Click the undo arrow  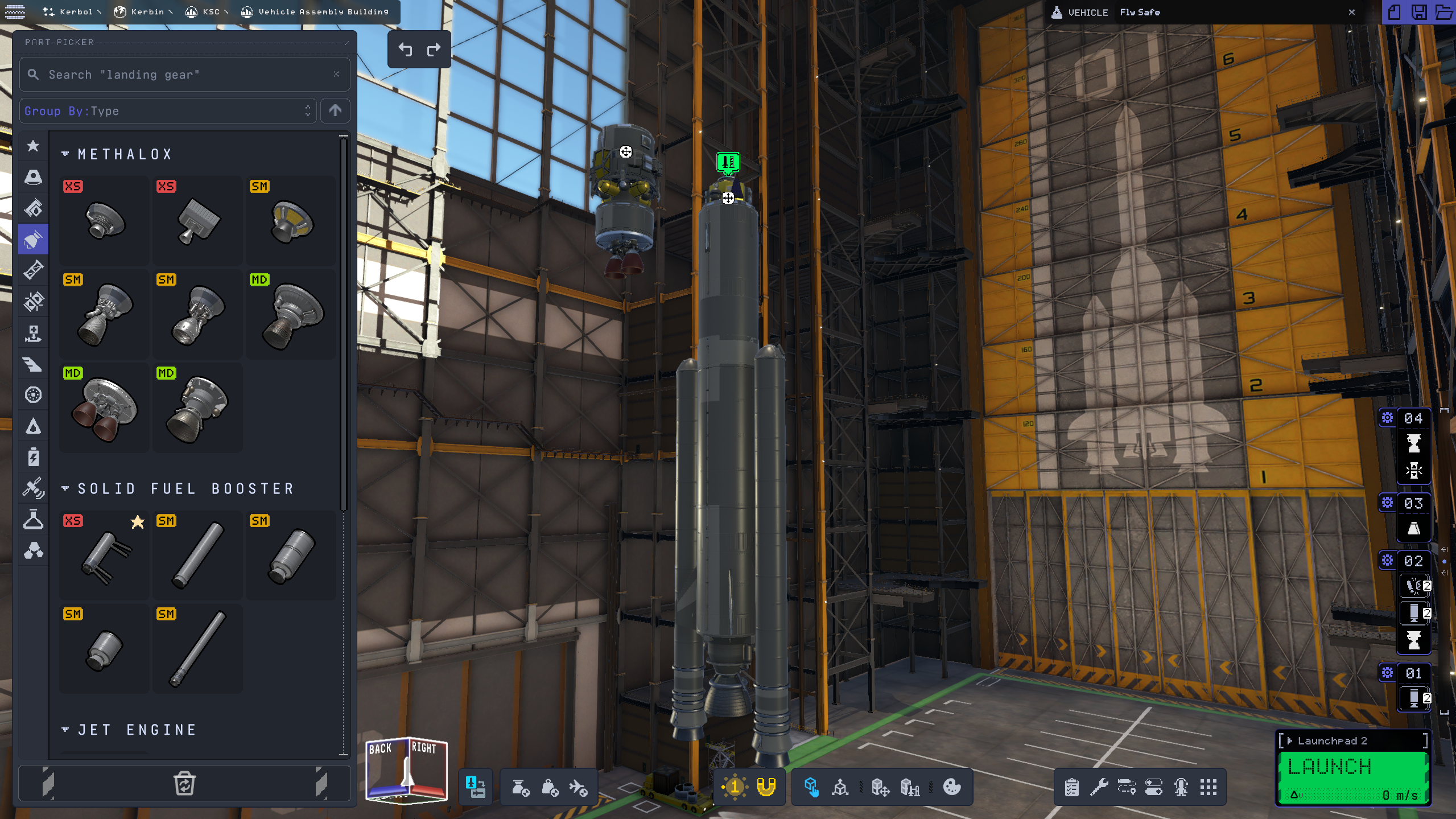click(405, 50)
